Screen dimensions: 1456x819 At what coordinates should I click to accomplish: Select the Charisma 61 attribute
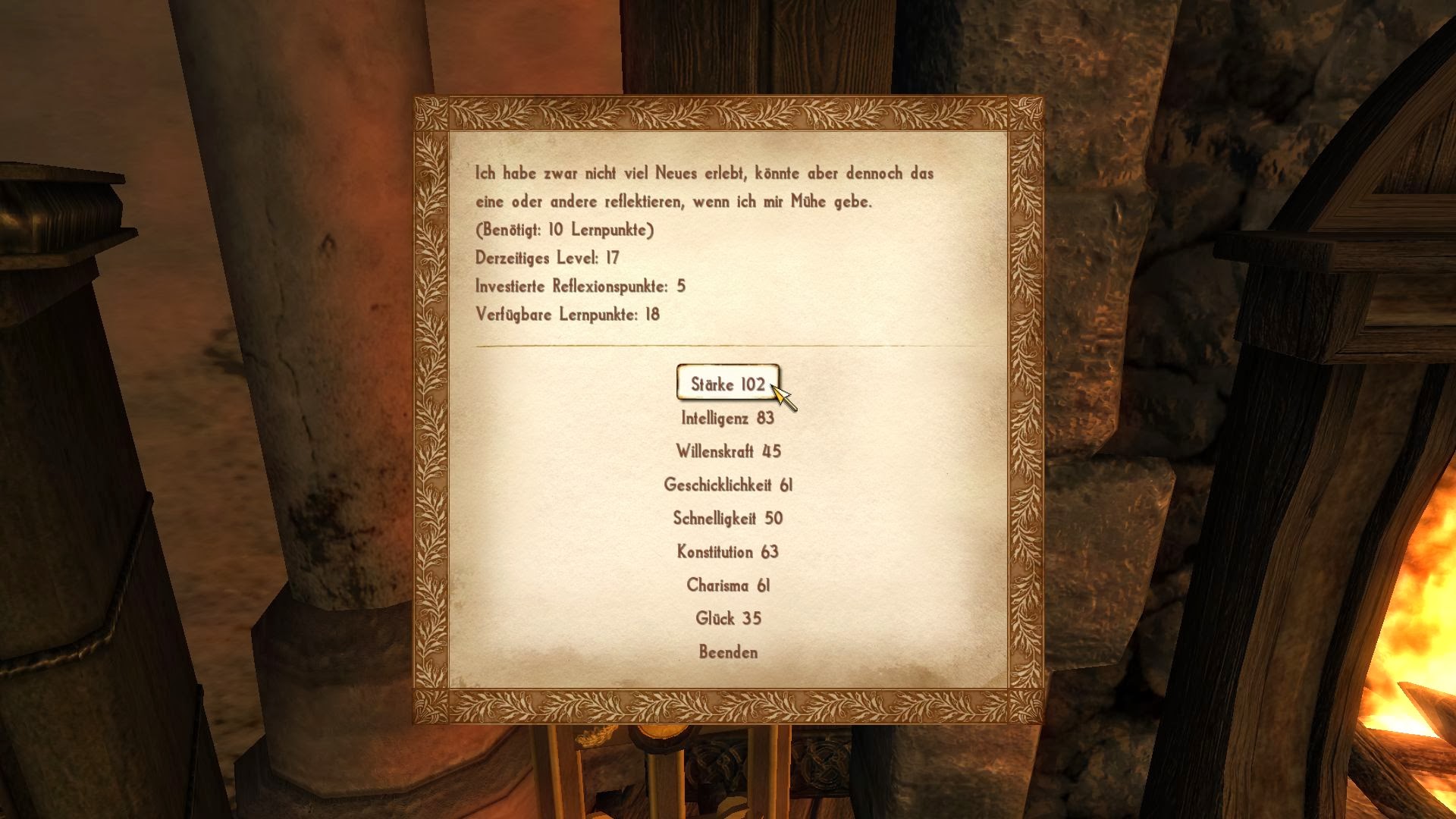coord(727,585)
